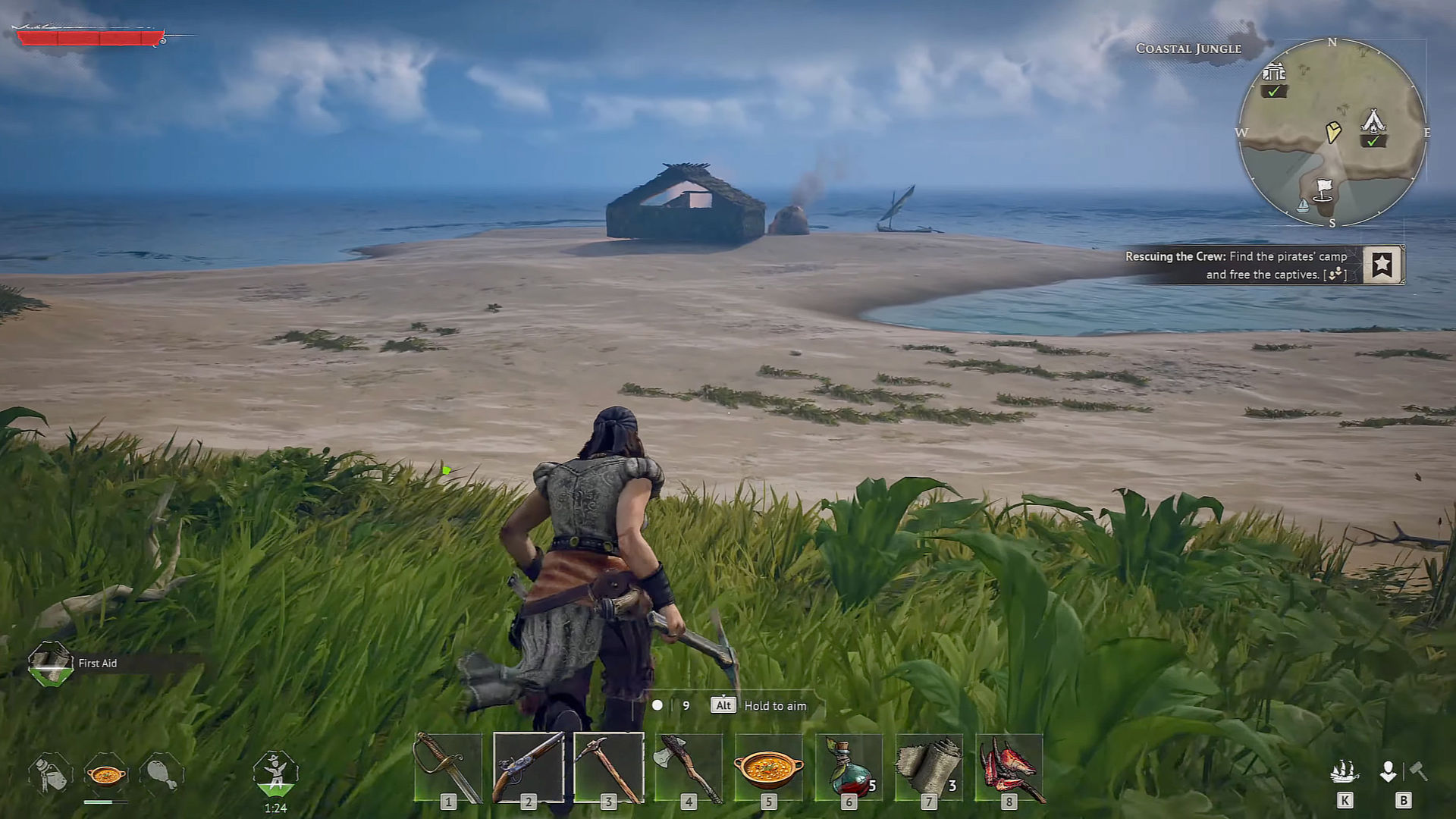Use the stew bowl in the hotbar
The width and height of the screenshot is (1456, 819).
tap(768, 767)
